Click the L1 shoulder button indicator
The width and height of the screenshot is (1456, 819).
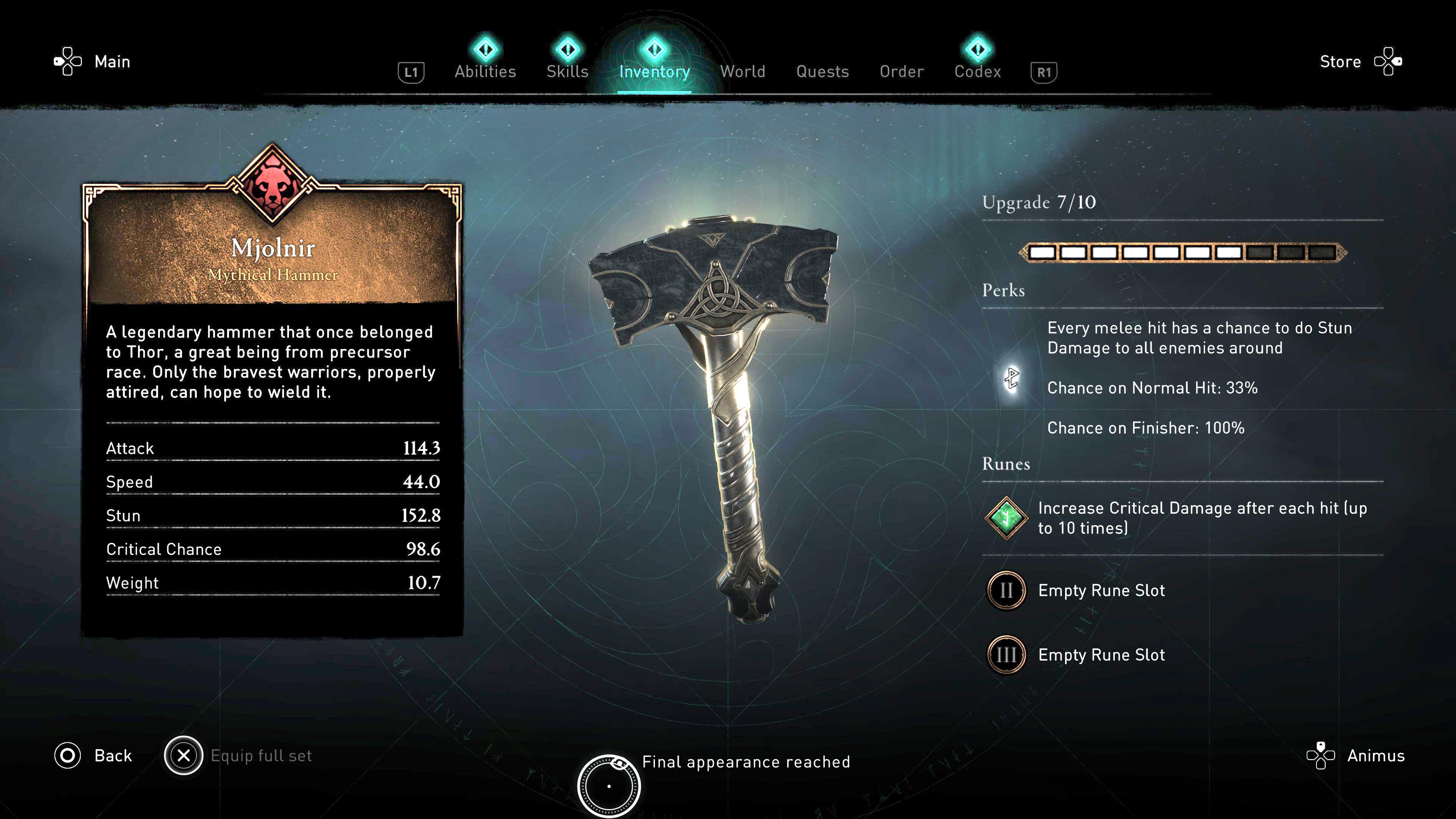click(411, 72)
